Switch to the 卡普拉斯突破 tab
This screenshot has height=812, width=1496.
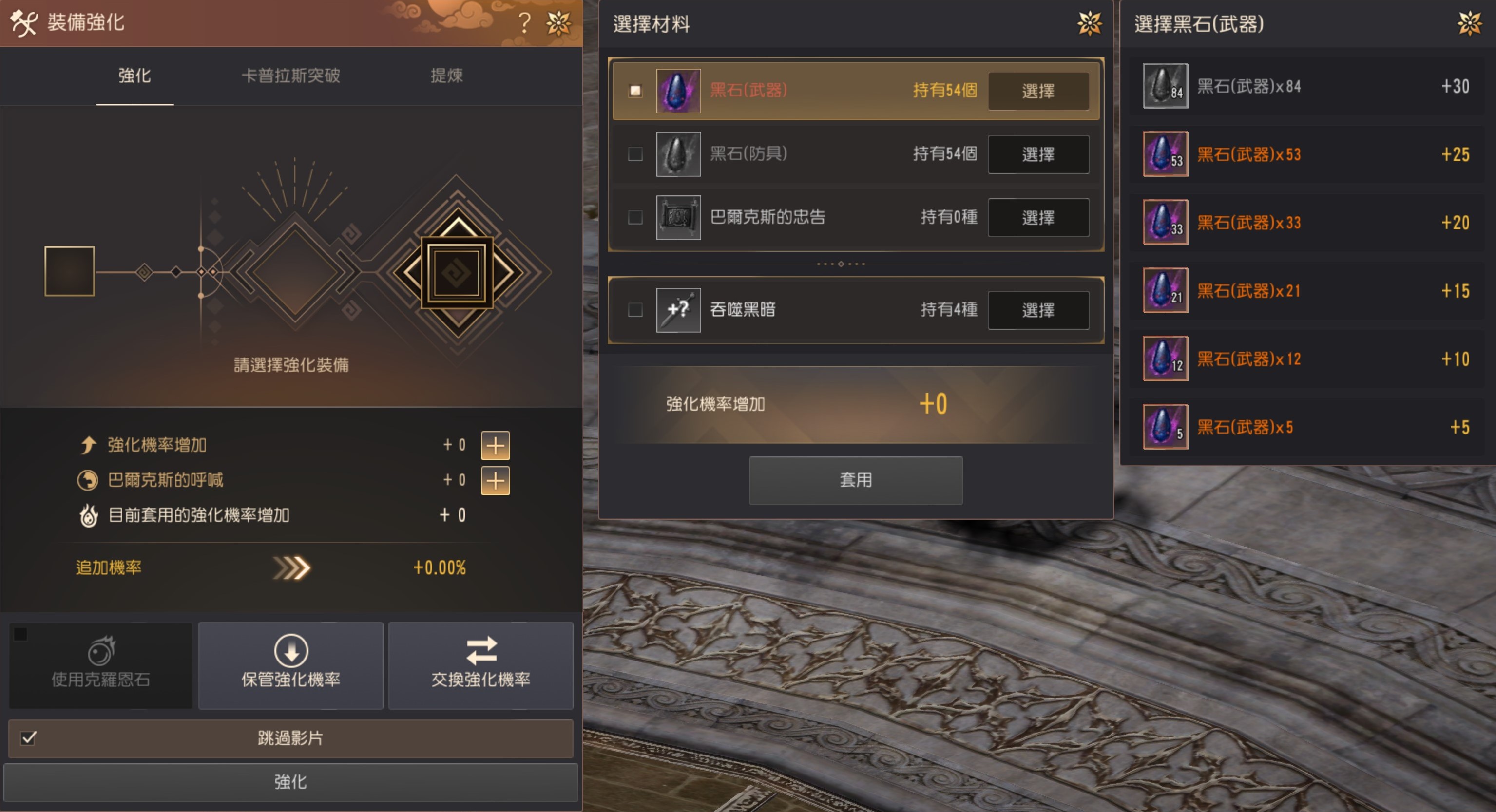click(292, 76)
